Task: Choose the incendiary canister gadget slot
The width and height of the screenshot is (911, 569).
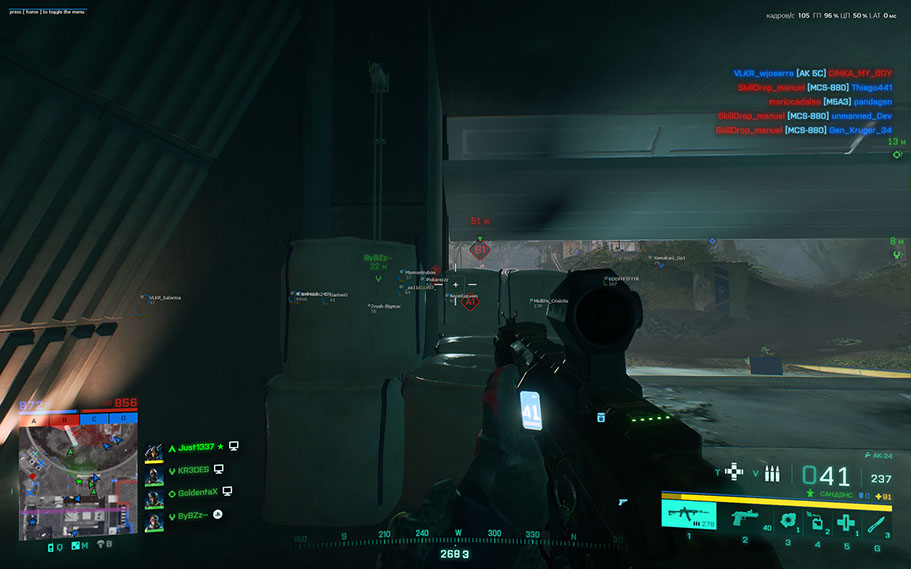Action: pyautogui.click(x=816, y=520)
